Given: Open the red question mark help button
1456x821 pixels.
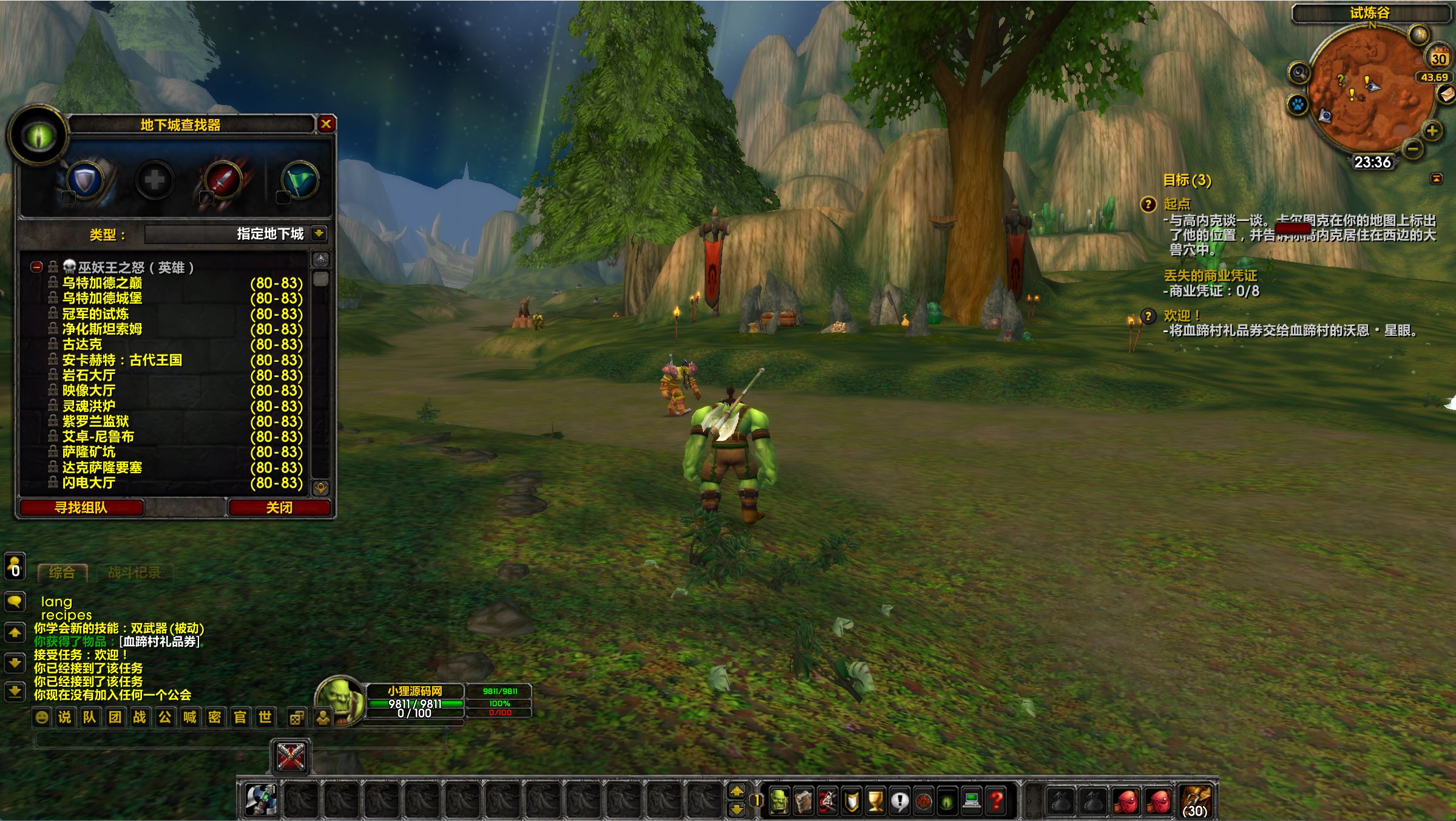Looking at the screenshot, I should [x=995, y=802].
